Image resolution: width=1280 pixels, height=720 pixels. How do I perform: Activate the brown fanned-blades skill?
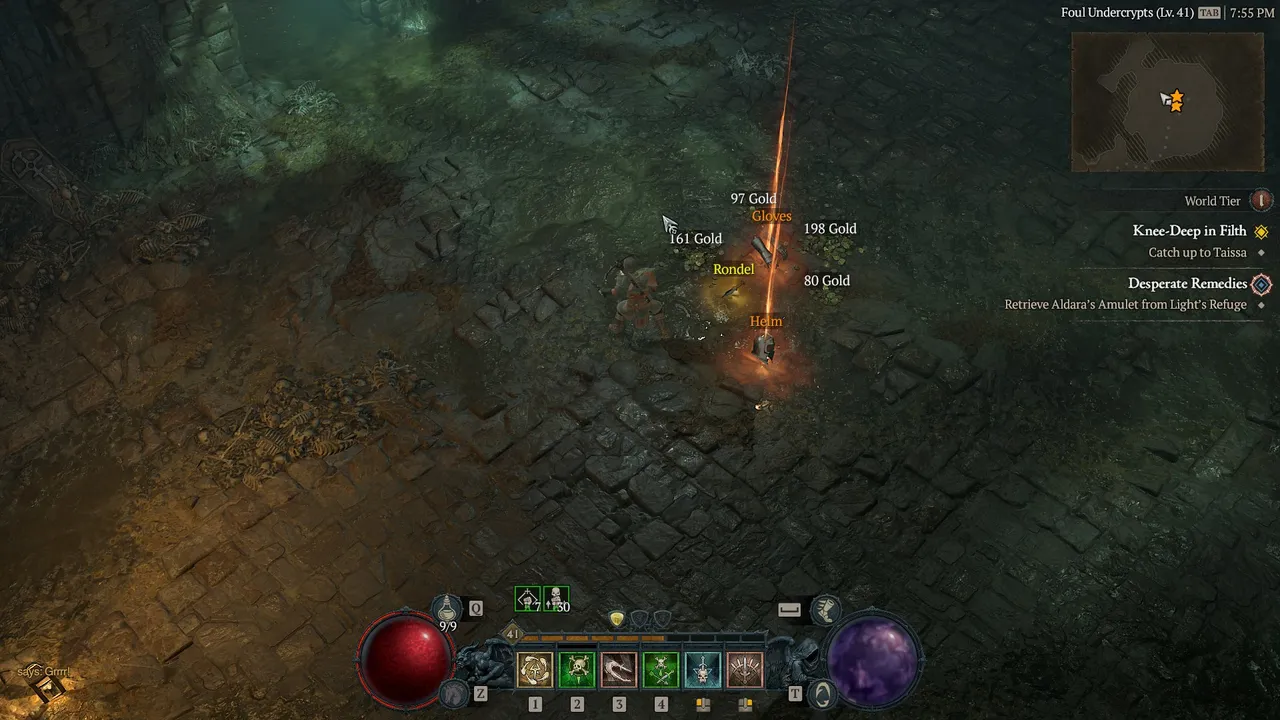(745, 670)
